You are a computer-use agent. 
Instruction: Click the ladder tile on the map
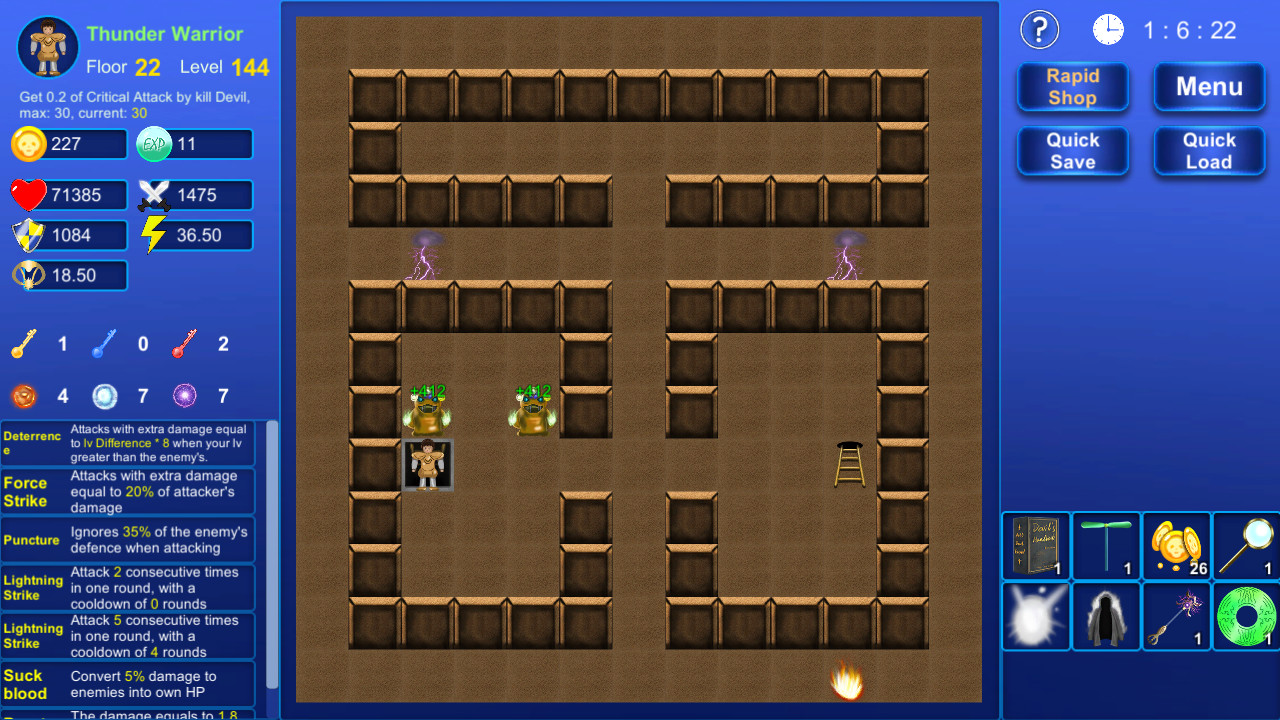[x=848, y=462]
